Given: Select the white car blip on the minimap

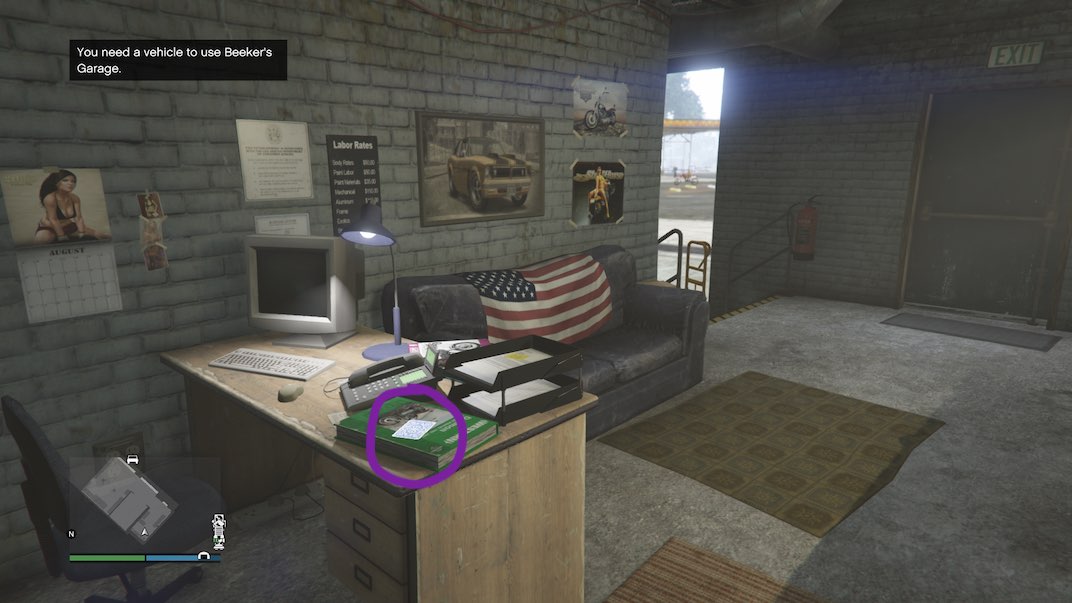Looking at the screenshot, I should coord(132,459).
